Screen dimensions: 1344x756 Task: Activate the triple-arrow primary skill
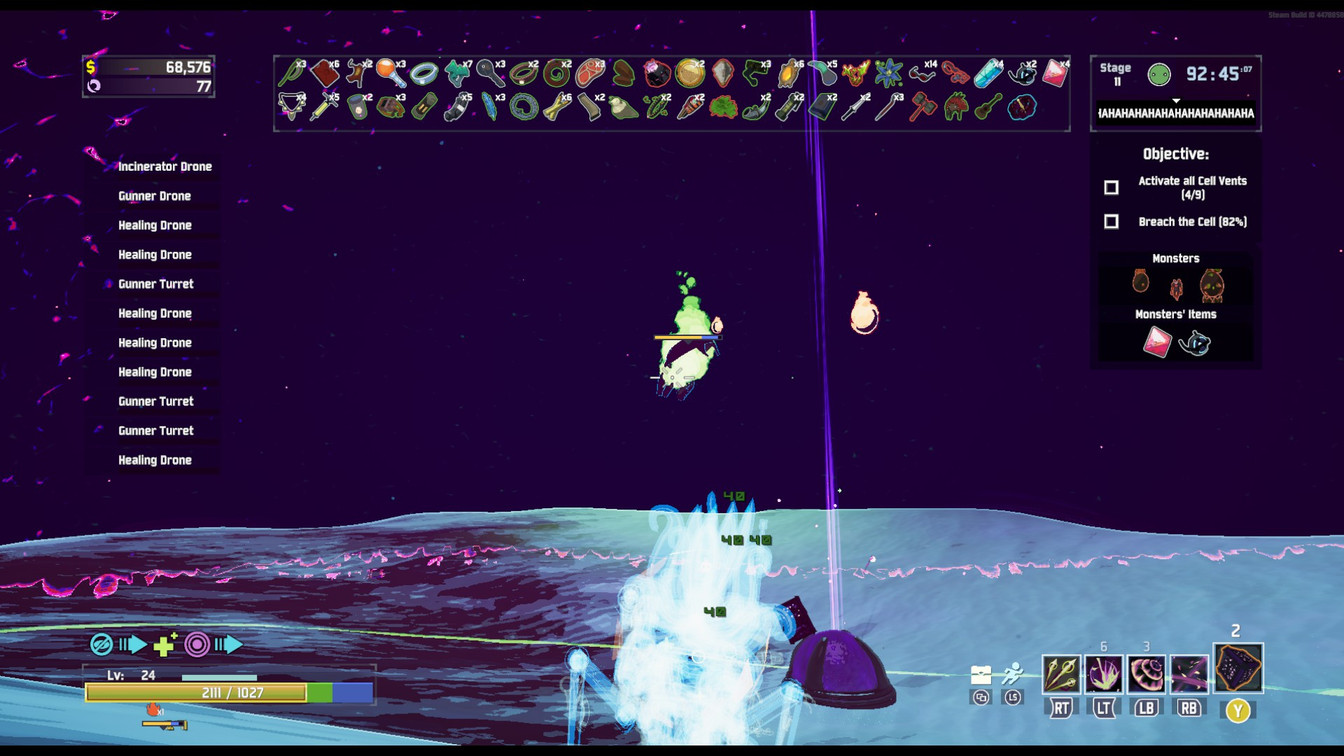tap(1061, 675)
